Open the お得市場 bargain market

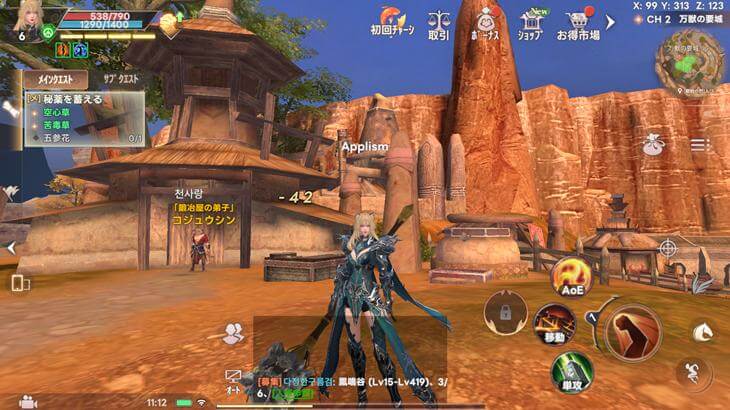[x=578, y=22]
